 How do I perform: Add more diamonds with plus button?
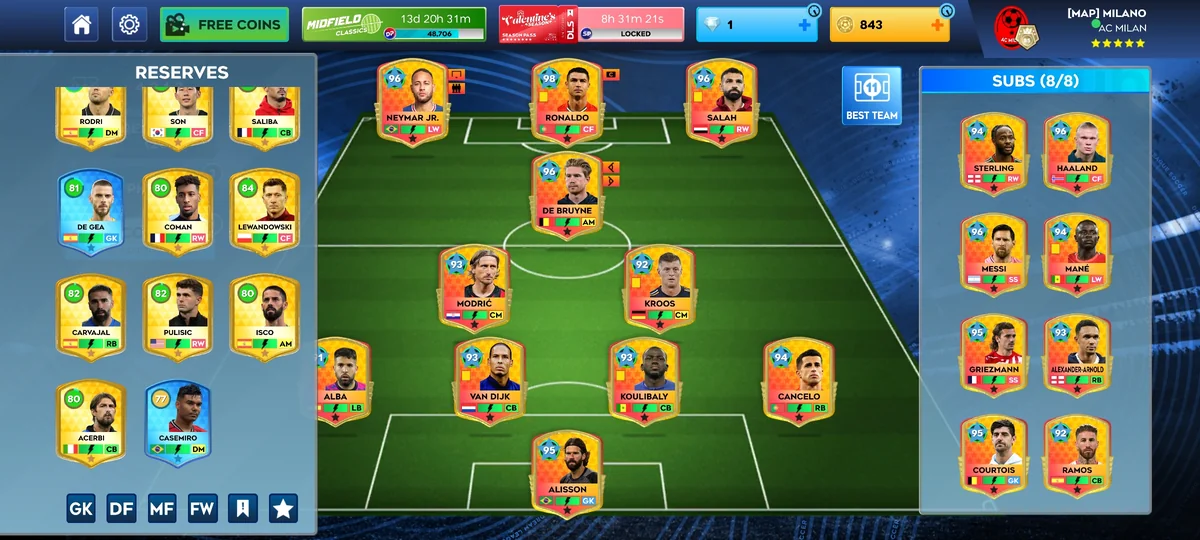pos(805,24)
